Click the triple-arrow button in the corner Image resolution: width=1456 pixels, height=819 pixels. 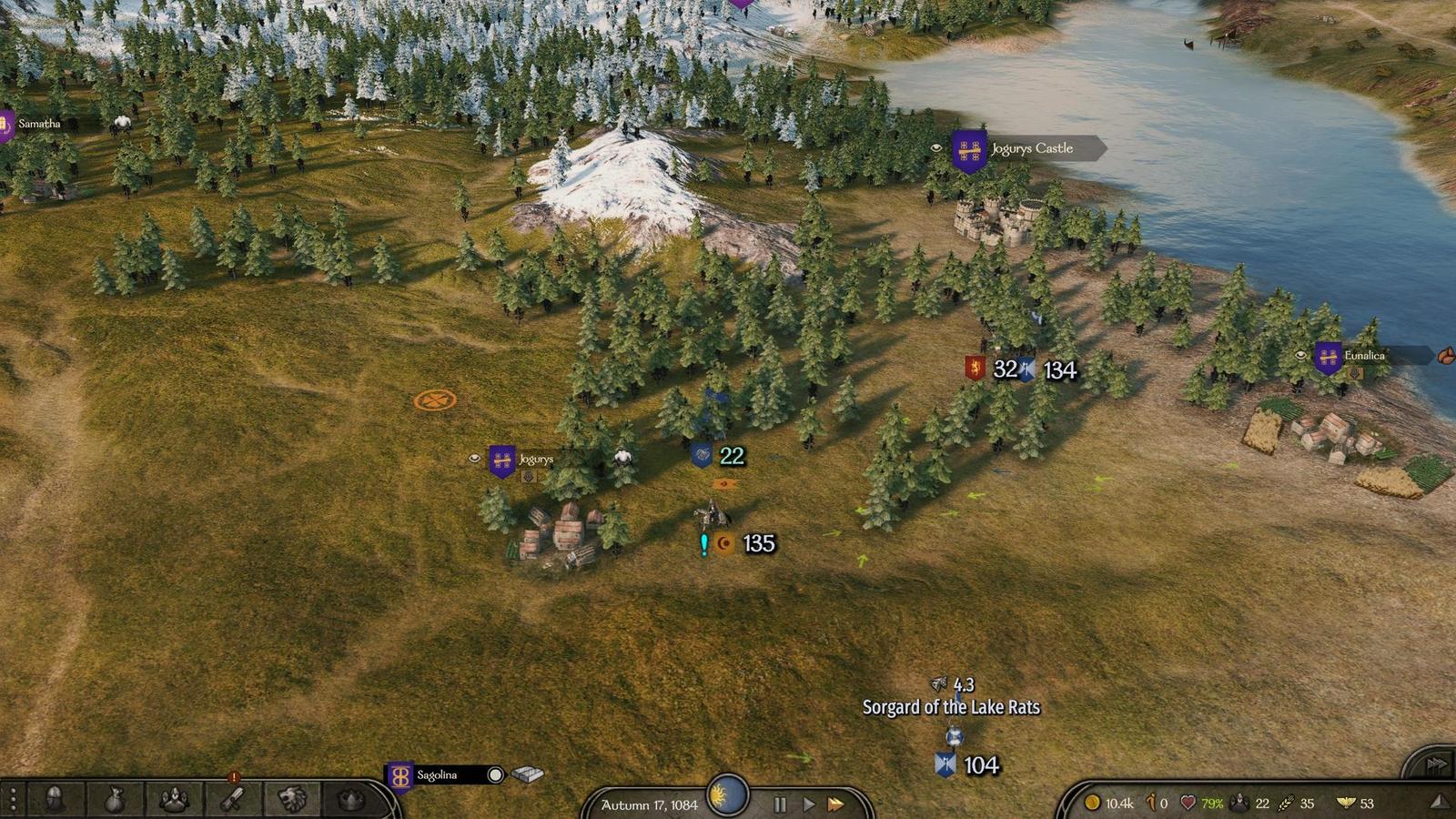(x=1436, y=764)
